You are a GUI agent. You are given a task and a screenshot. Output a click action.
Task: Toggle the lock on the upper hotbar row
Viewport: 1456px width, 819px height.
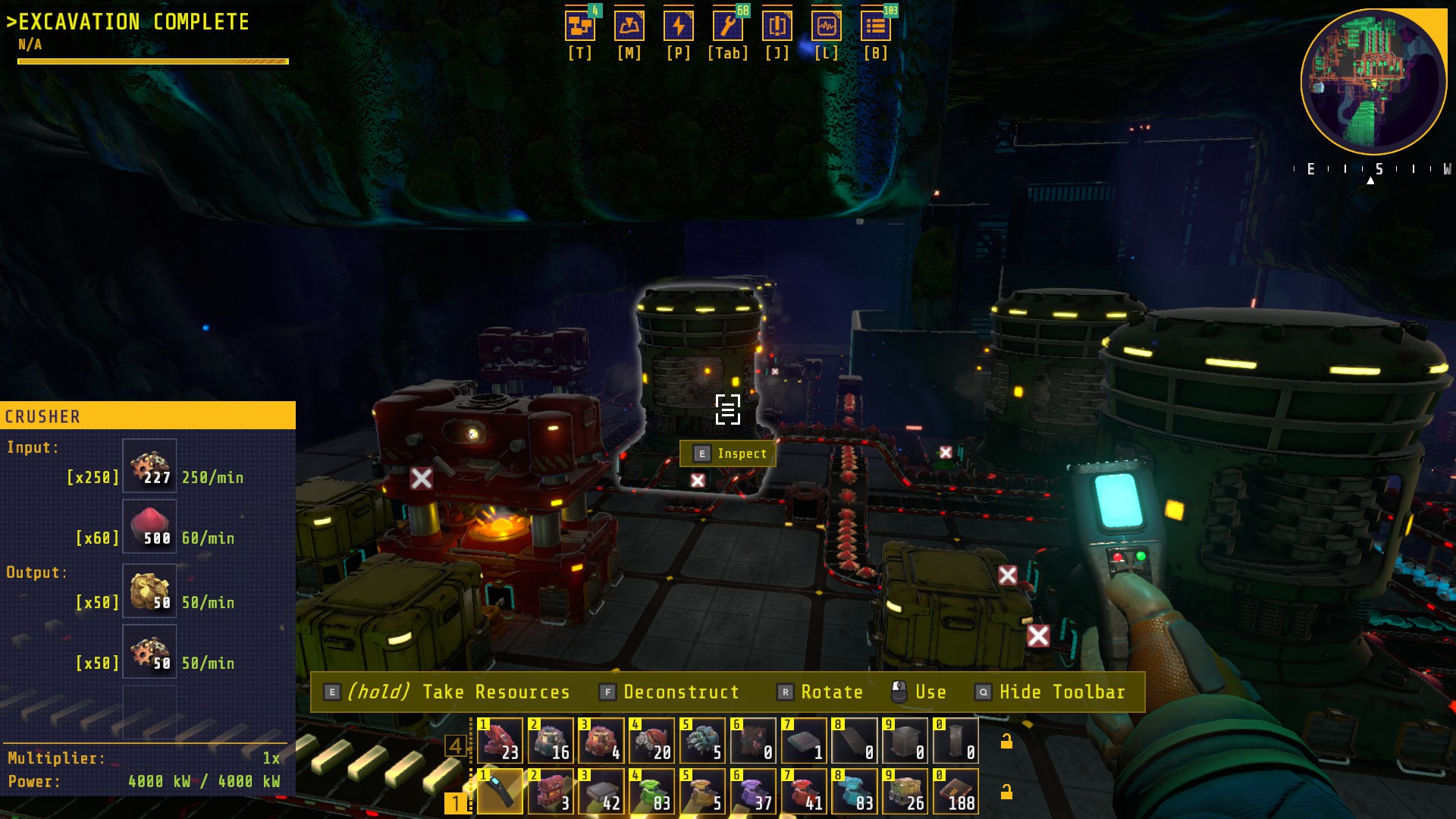[x=1006, y=741]
